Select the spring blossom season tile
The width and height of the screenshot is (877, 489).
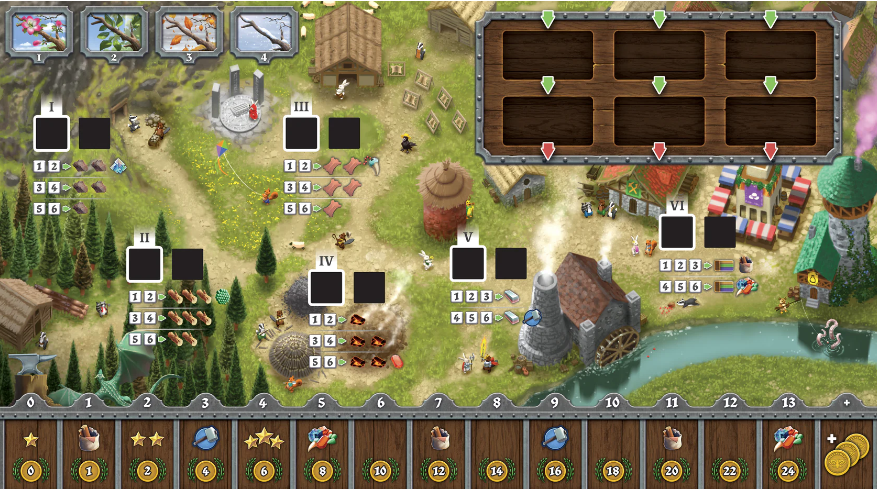pos(39,30)
